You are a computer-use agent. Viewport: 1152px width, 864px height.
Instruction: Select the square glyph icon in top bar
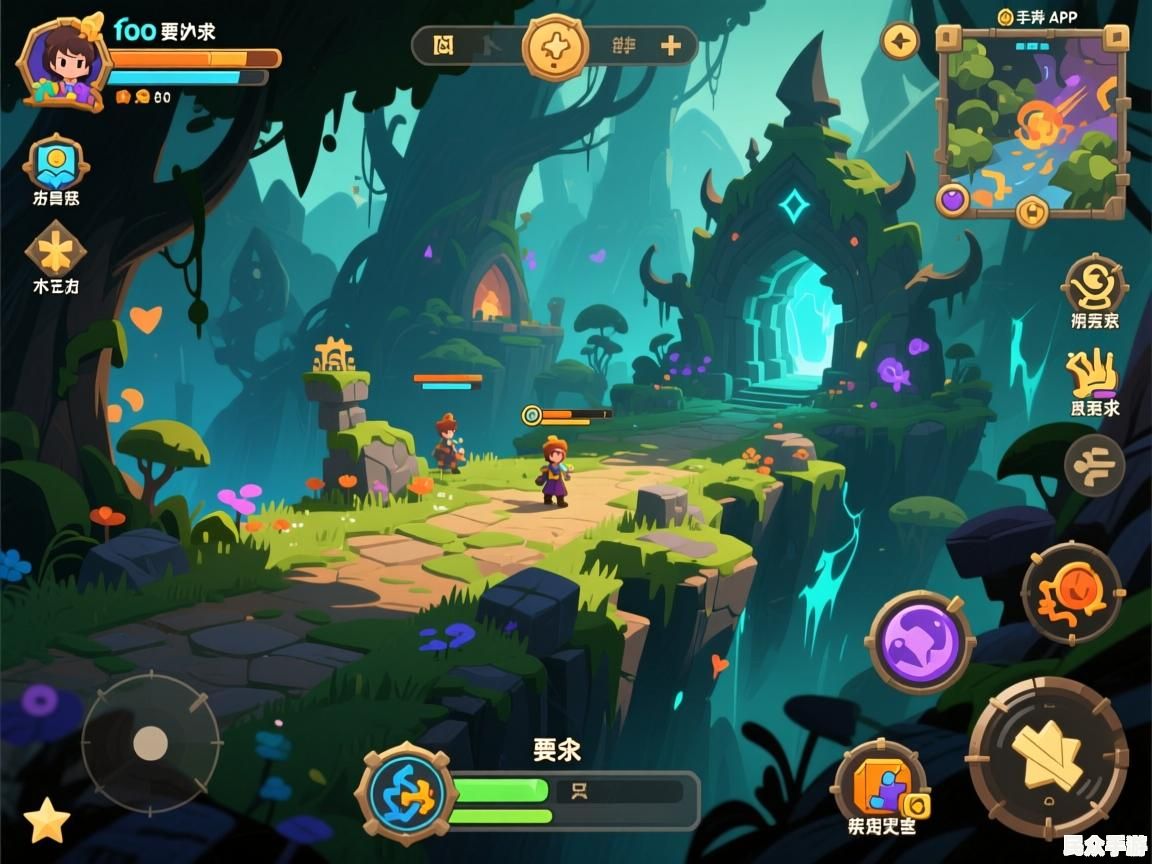(x=444, y=45)
